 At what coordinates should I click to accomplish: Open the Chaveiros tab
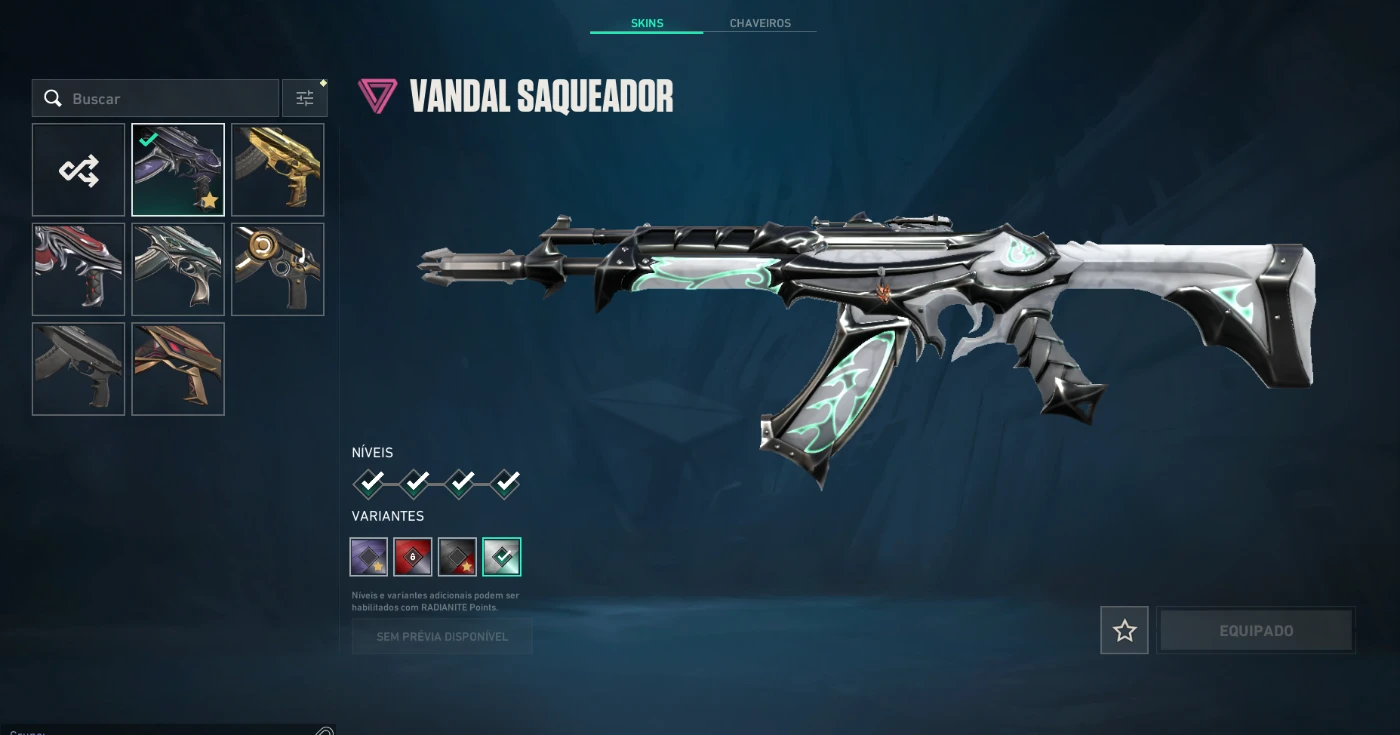point(760,23)
